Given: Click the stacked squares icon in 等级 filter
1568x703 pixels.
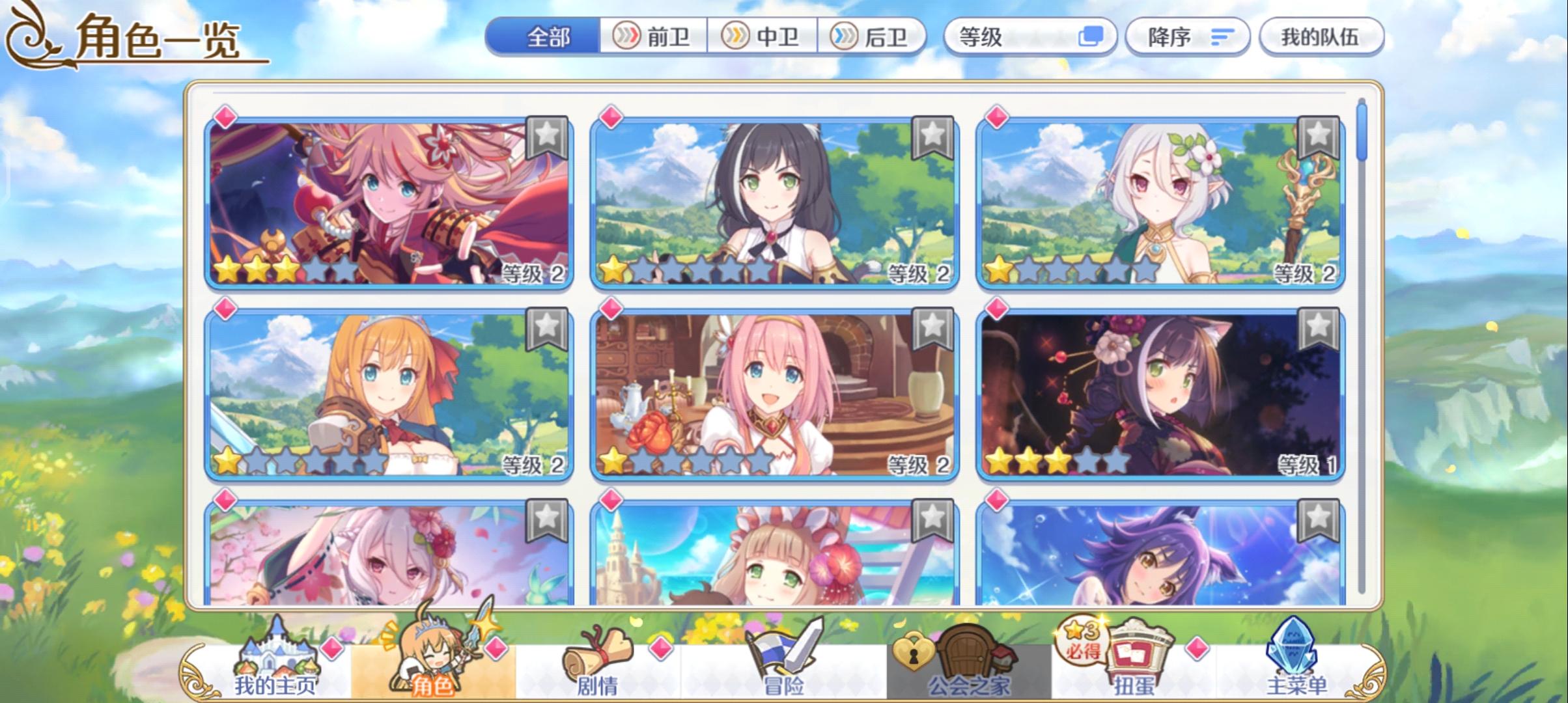Looking at the screenshot, I should pyautogui.click(x=1090, y=37).
